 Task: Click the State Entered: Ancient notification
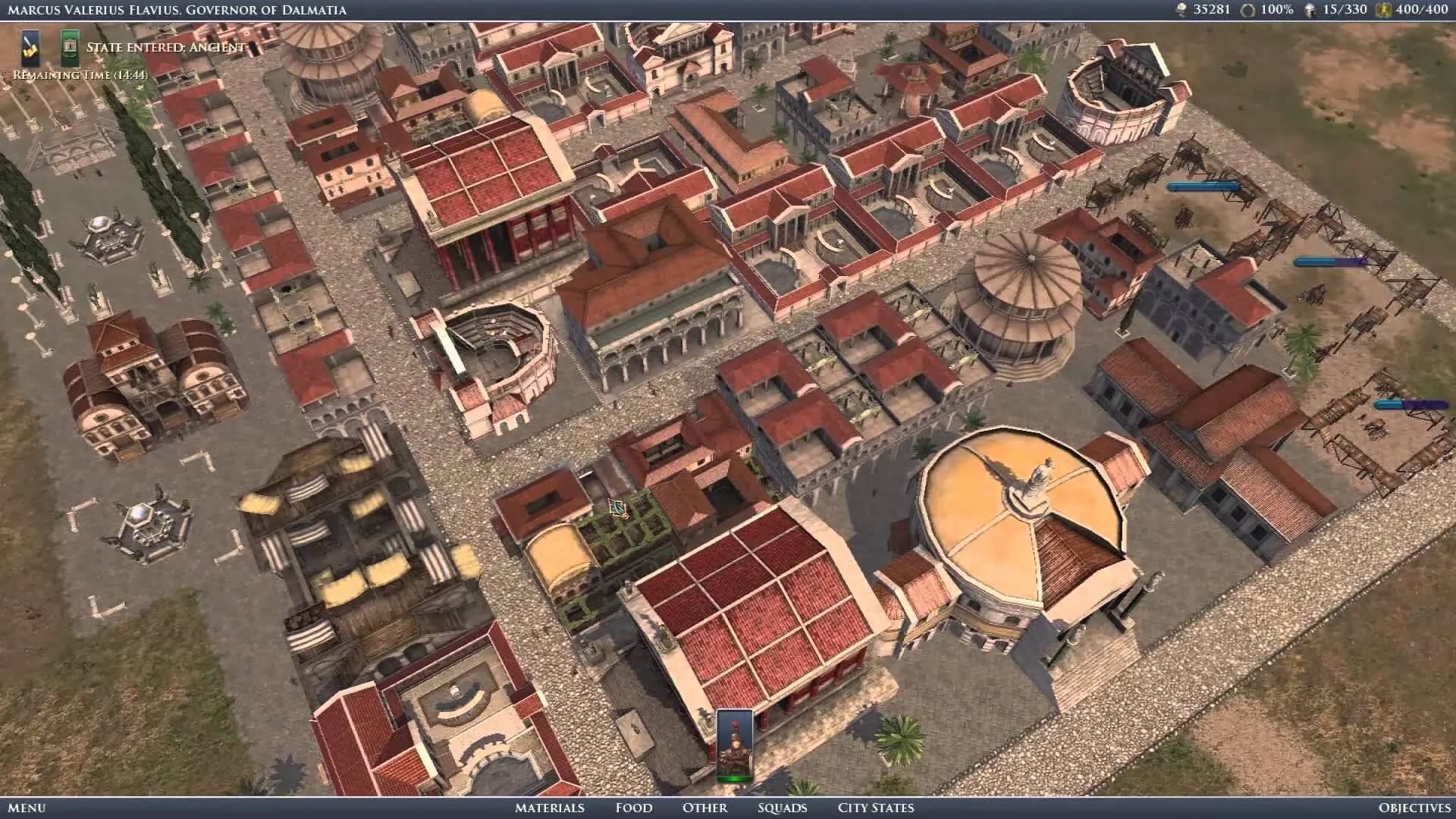[165, 45]
